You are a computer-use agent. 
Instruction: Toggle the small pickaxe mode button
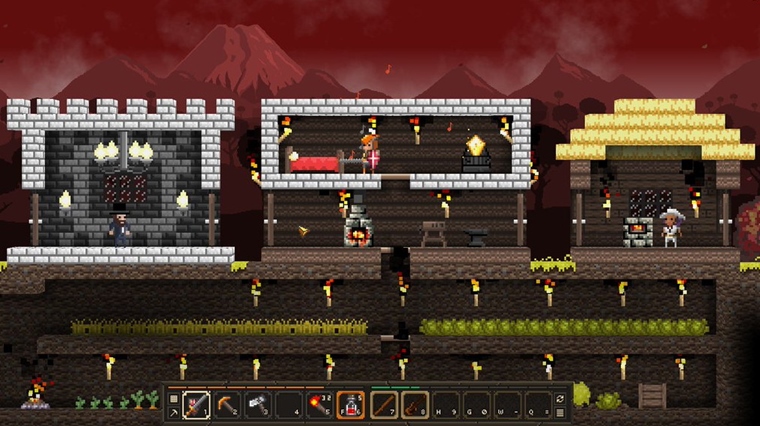tap(173, 411)
